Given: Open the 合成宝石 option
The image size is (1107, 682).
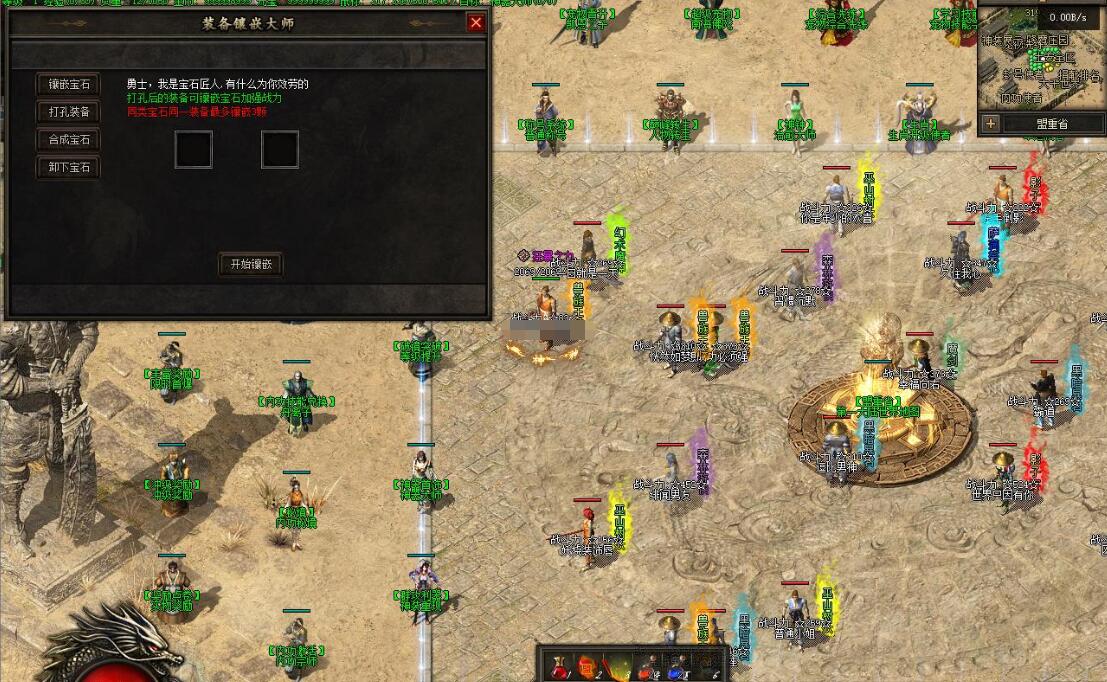Looking at the screenshot, I should click(69, 140).
